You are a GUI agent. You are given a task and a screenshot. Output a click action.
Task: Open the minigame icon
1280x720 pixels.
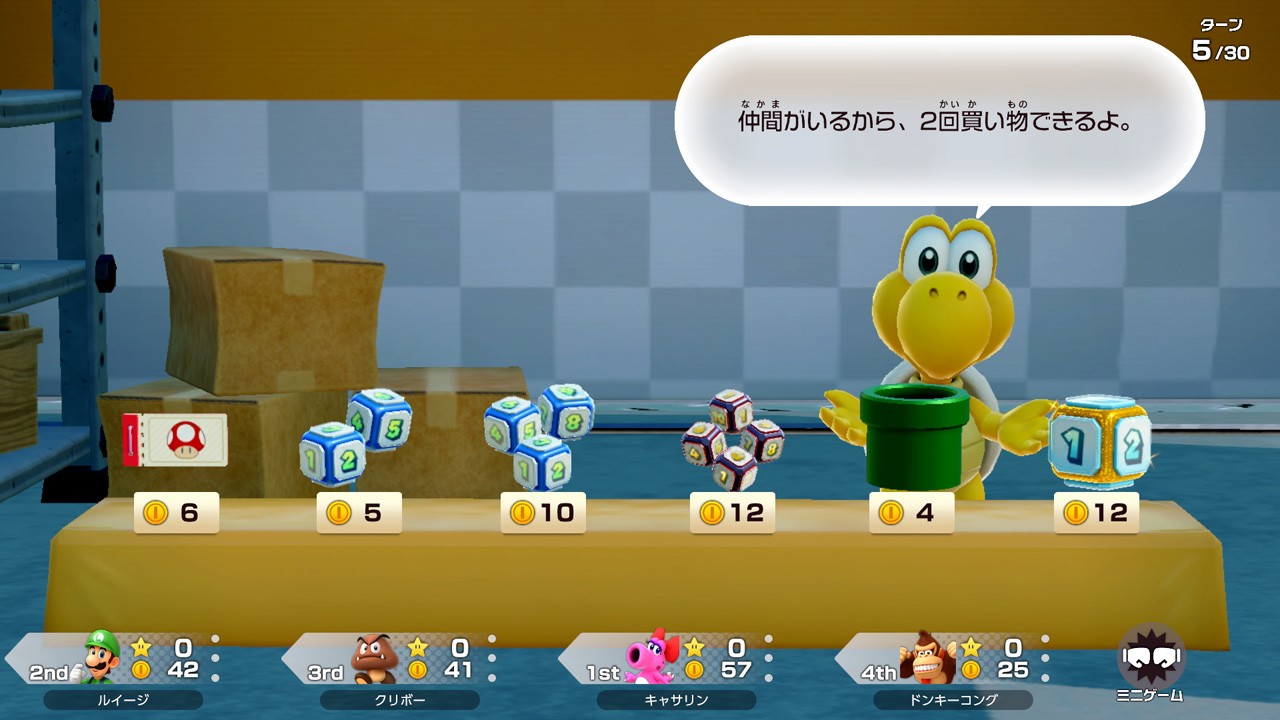[x=1150, y=662]
